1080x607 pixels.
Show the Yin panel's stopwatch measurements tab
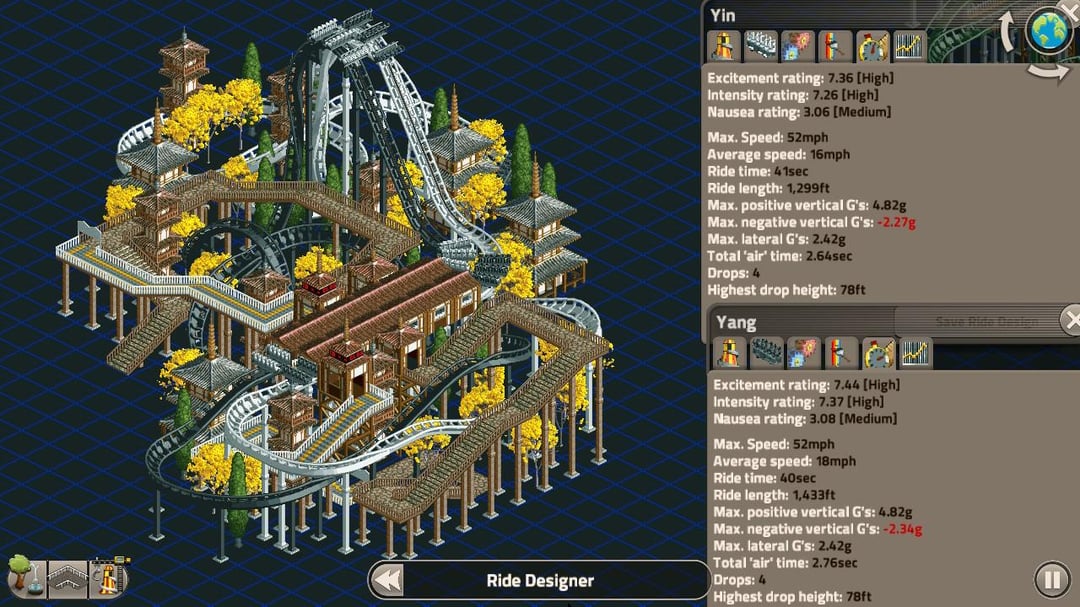point(873,46)
